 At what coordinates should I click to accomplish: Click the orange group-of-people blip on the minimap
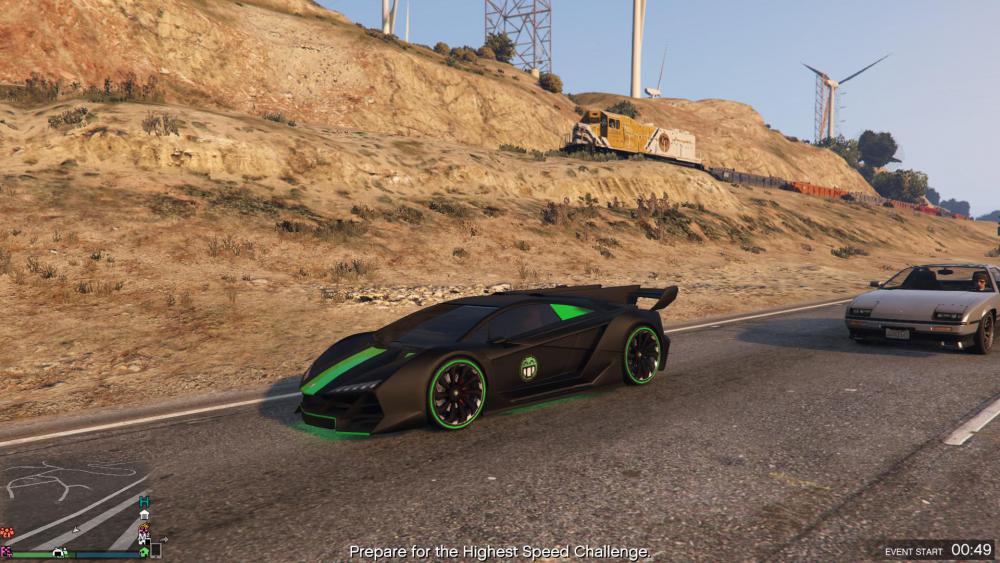pyautogui.click(x=7, y=532)
